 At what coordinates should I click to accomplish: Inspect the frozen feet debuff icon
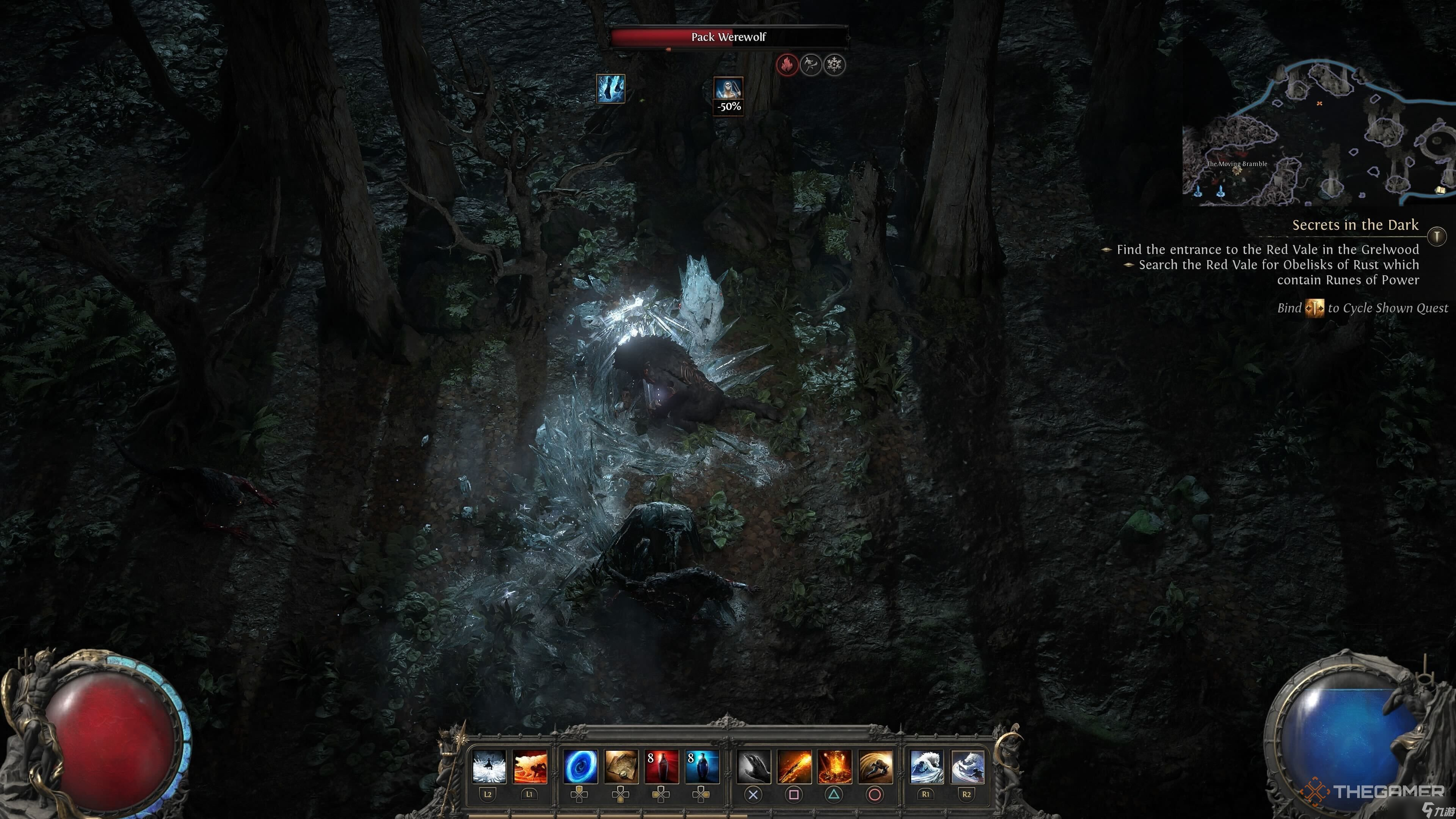[610, 89]
